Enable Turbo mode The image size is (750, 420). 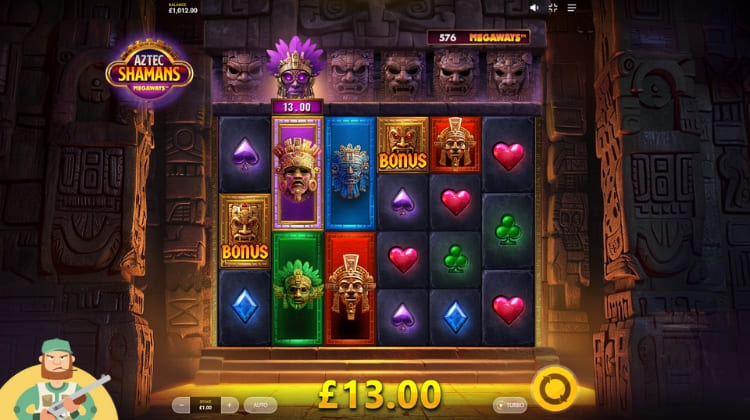coord(510,405)
